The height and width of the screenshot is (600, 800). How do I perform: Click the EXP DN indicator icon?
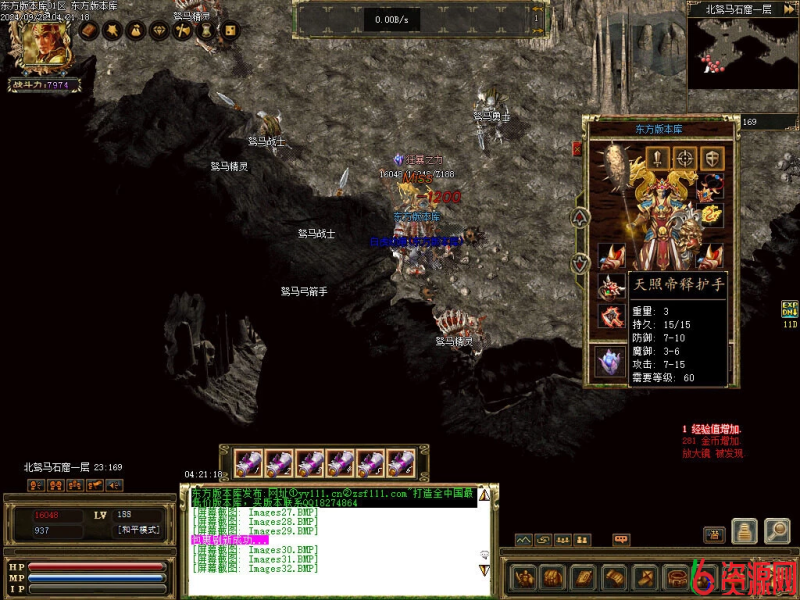[x=789, y=309]
